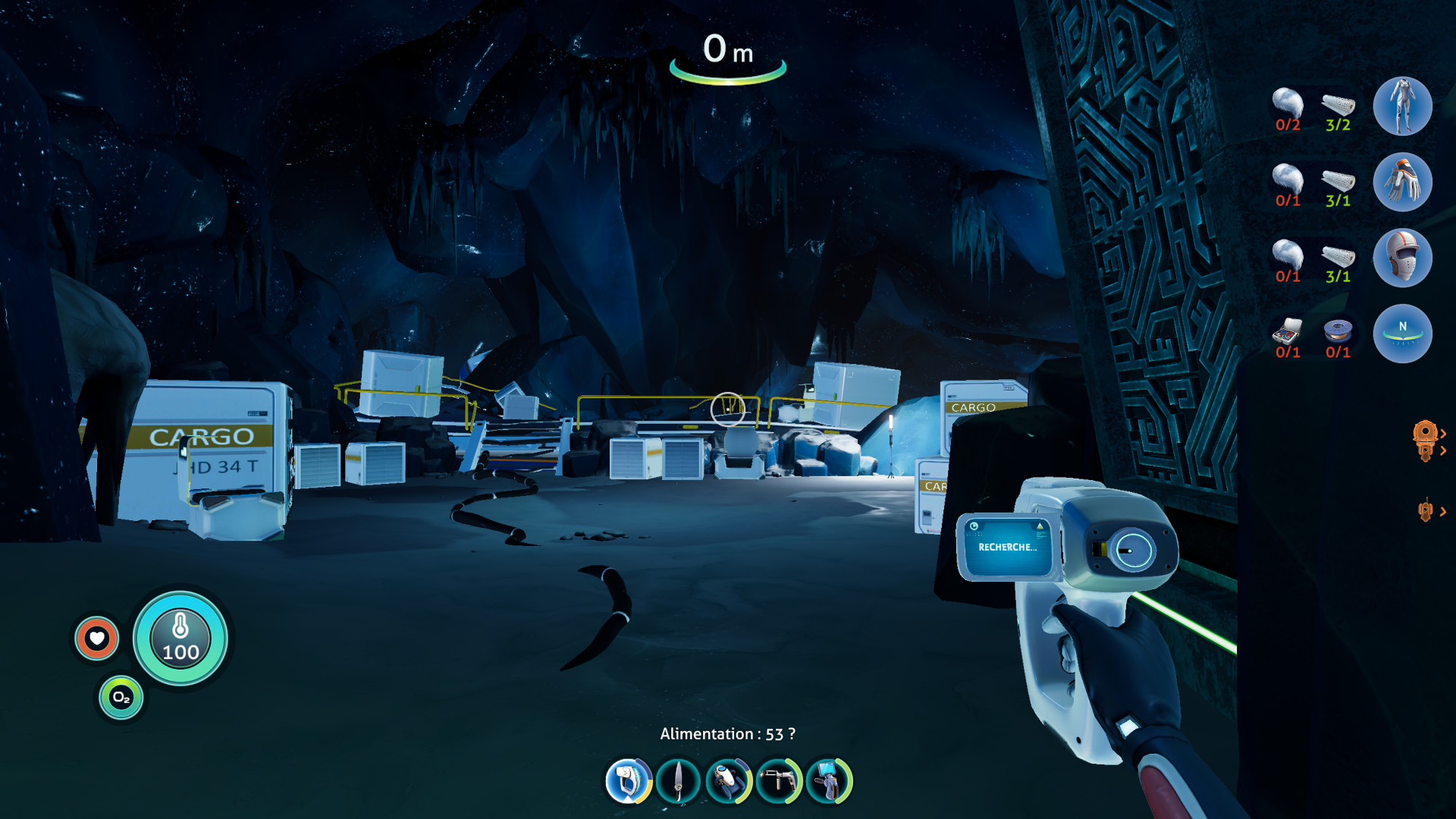
Task: Select the Seaglide hotbar slot
Action: point(728,780)
